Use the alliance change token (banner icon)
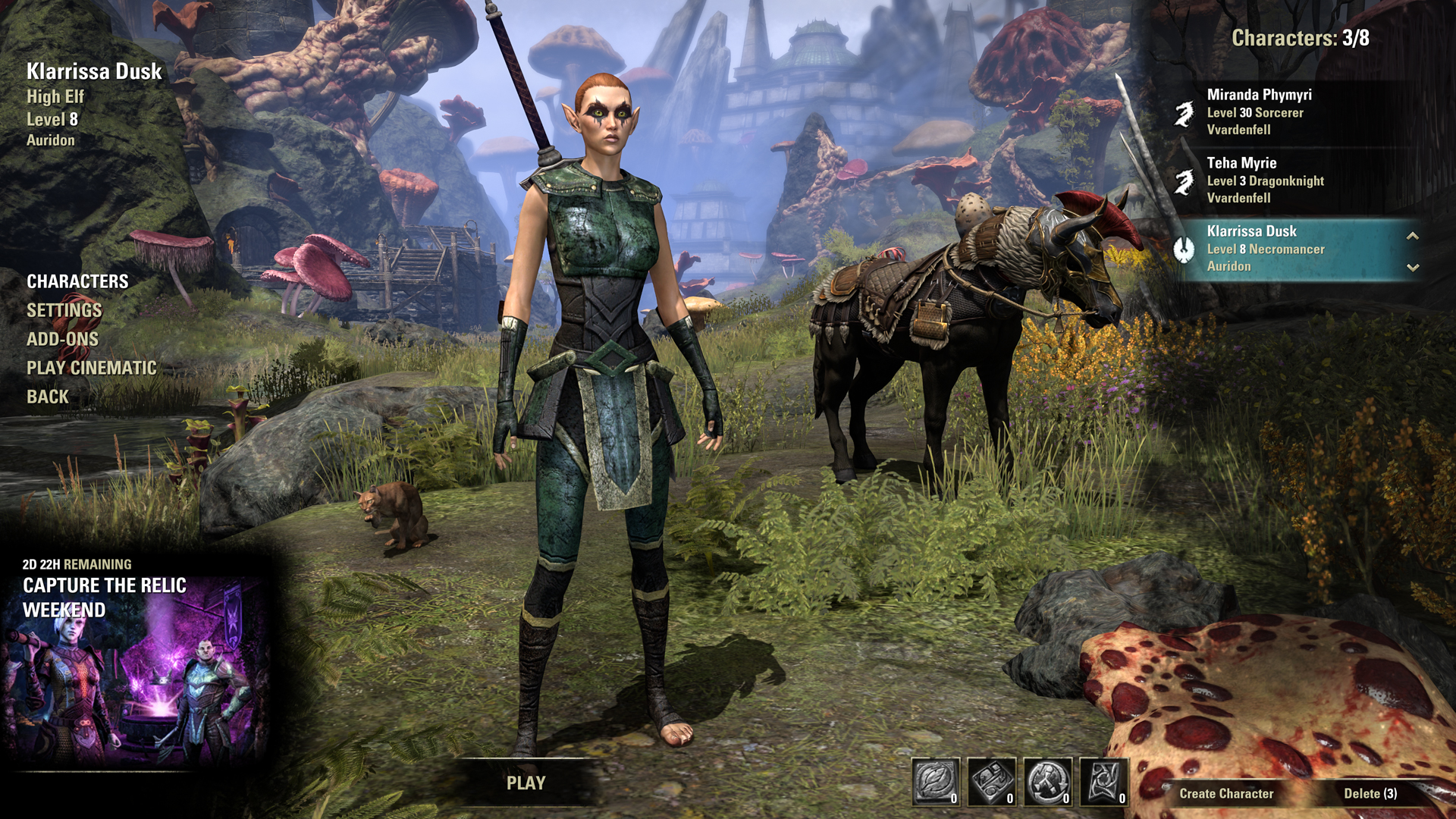 (1104, 781)
